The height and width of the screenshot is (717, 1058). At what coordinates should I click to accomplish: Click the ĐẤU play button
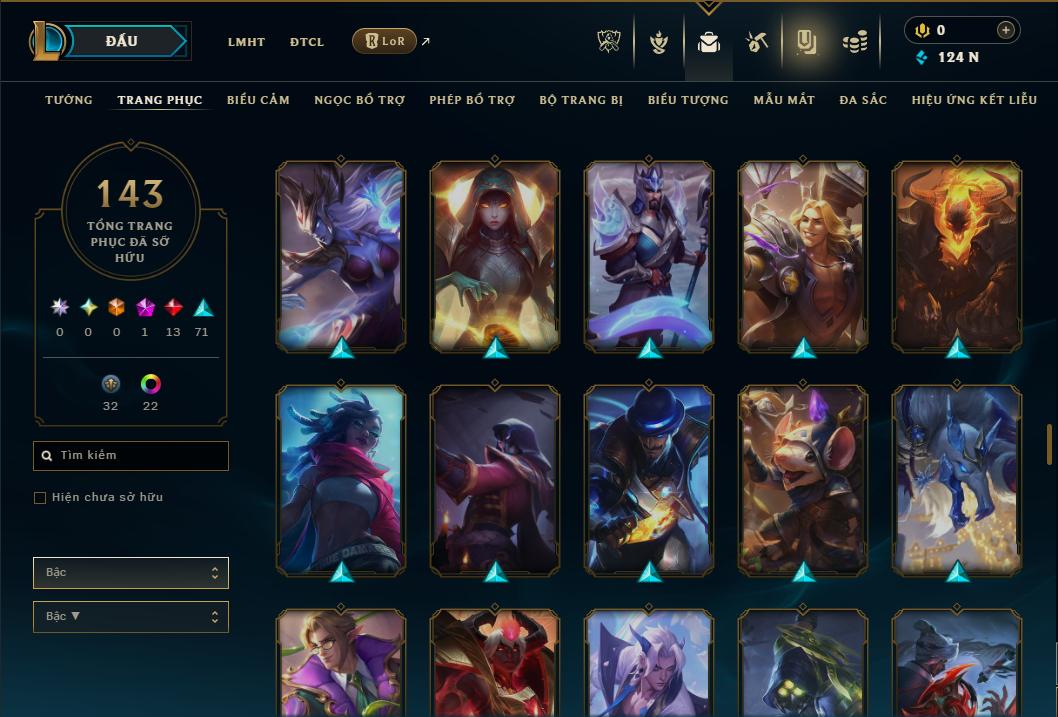click(x=122, y=41)
